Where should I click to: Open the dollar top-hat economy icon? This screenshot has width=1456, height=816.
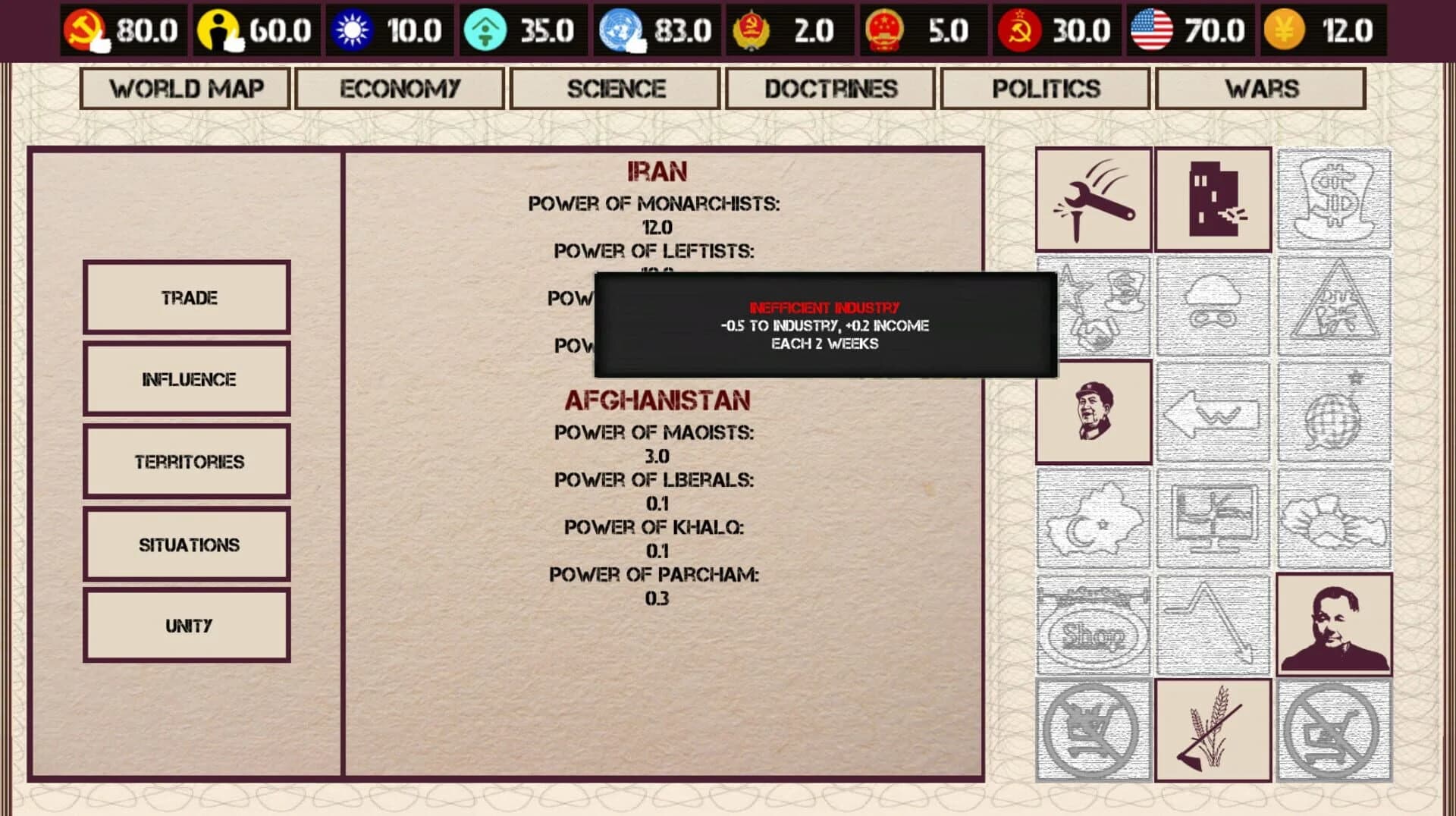pyautogui.click(x=1335, y=199)
